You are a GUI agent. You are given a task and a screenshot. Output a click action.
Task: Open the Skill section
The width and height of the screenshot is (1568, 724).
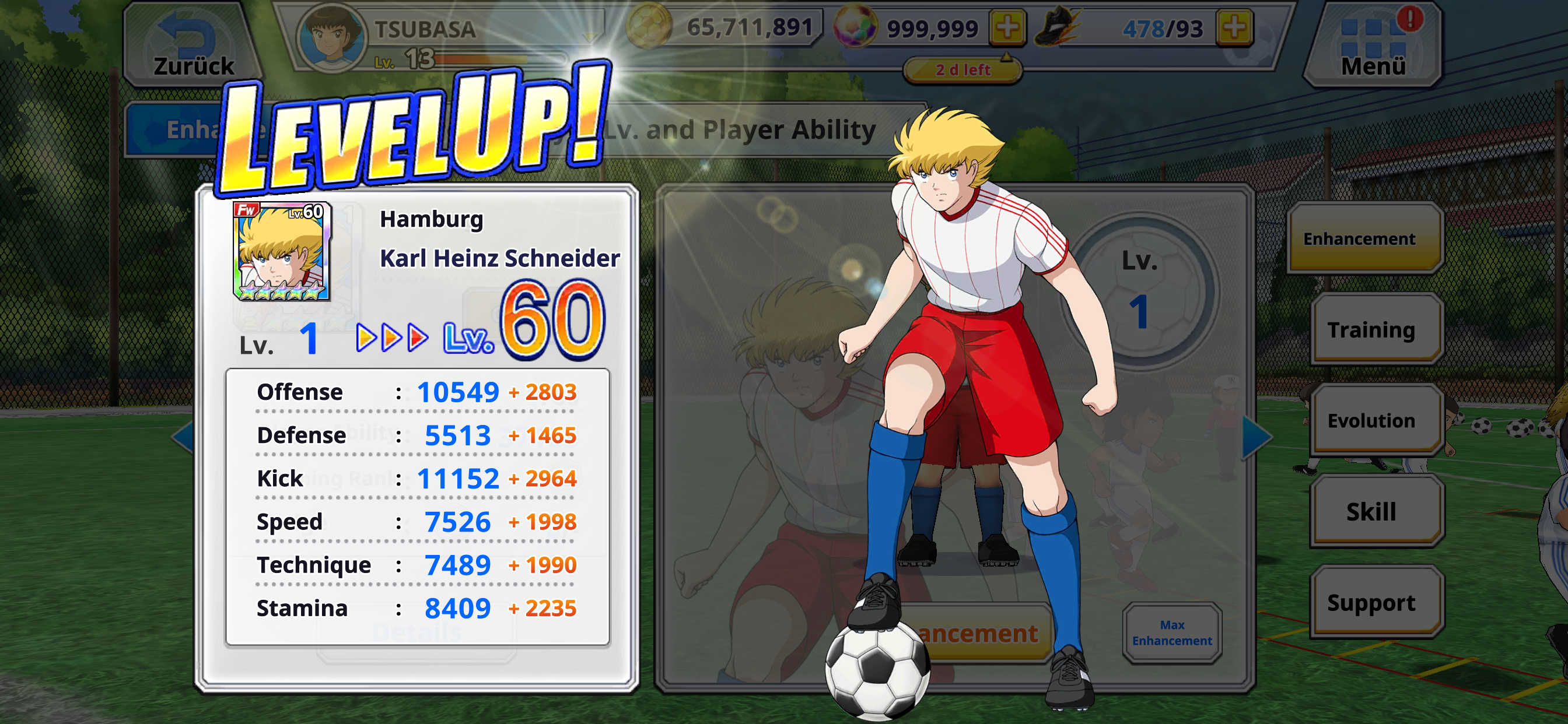pos(1373,512)
